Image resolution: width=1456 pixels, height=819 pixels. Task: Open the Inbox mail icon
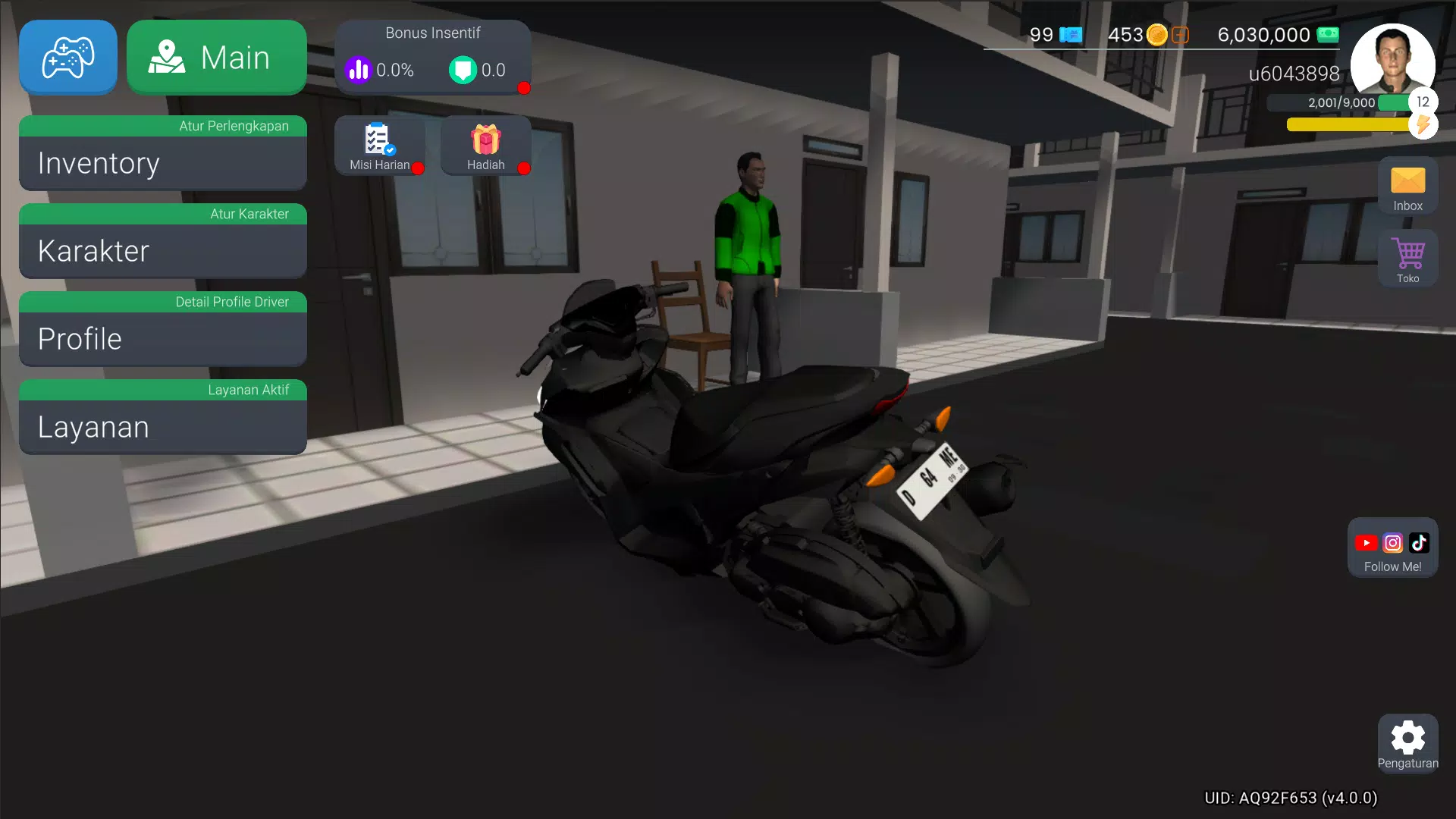click(x=1407, y=185)
